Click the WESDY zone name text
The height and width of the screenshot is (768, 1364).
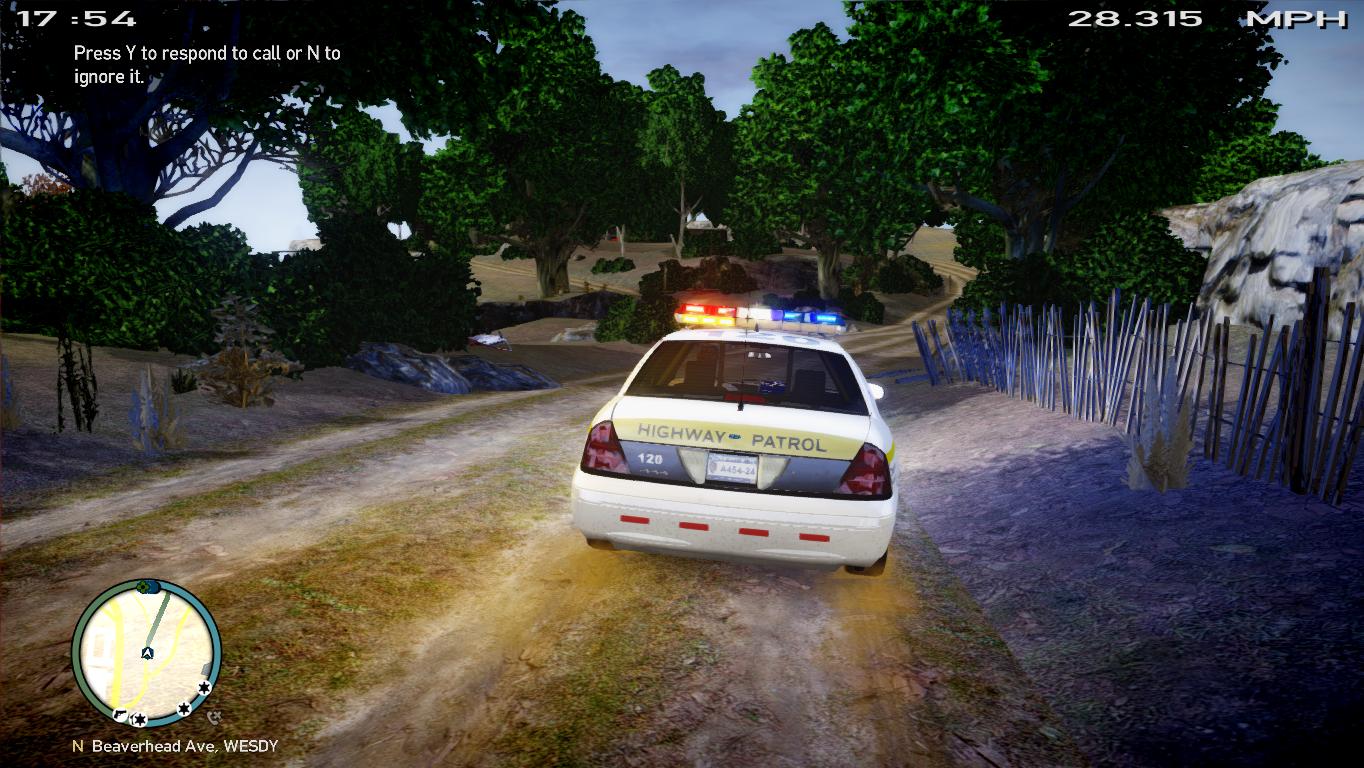point(251,744)
